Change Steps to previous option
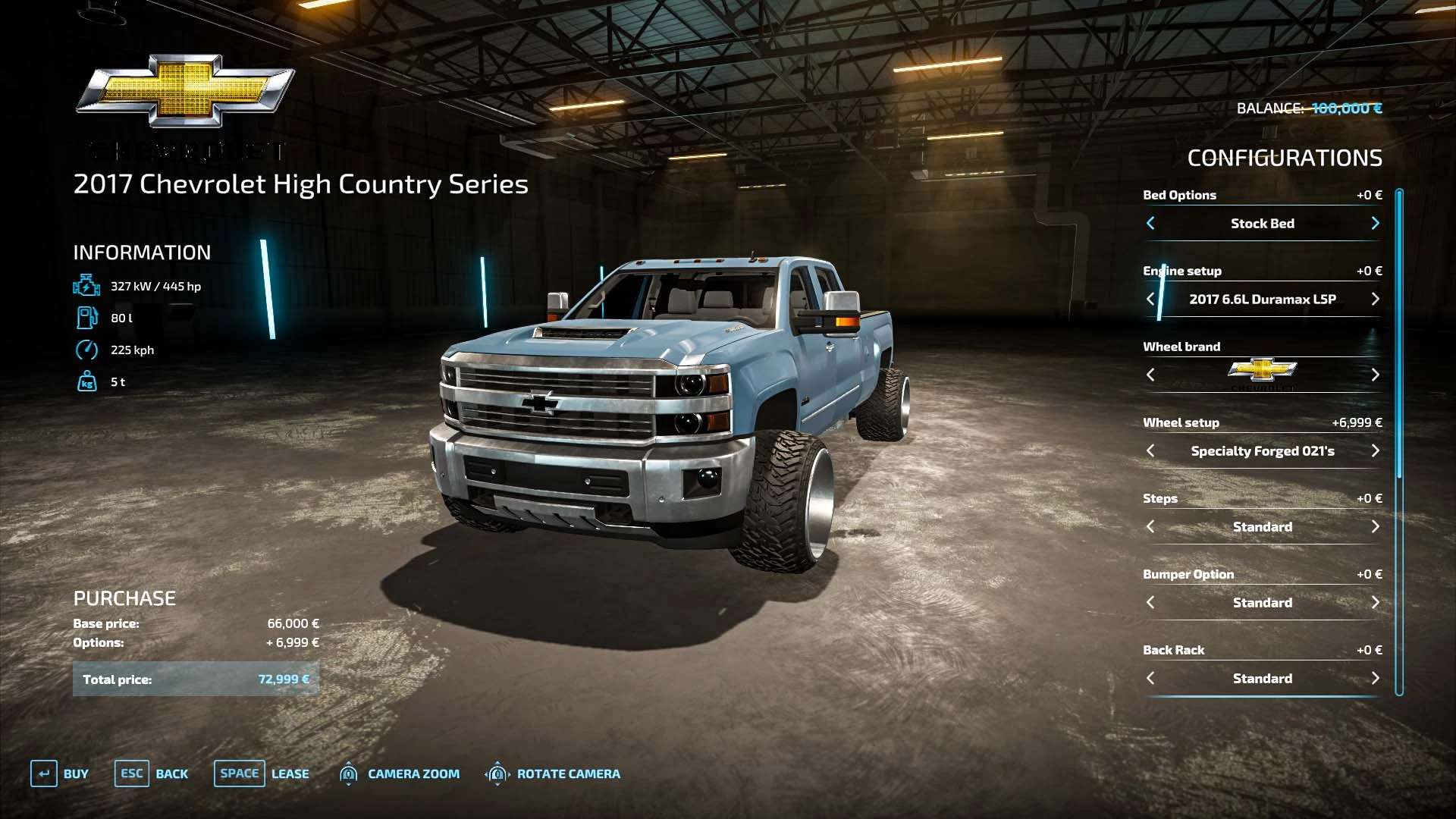The width and height of the screenshot is (1456, 819). pyautogui.click(x=1150, y=526)
